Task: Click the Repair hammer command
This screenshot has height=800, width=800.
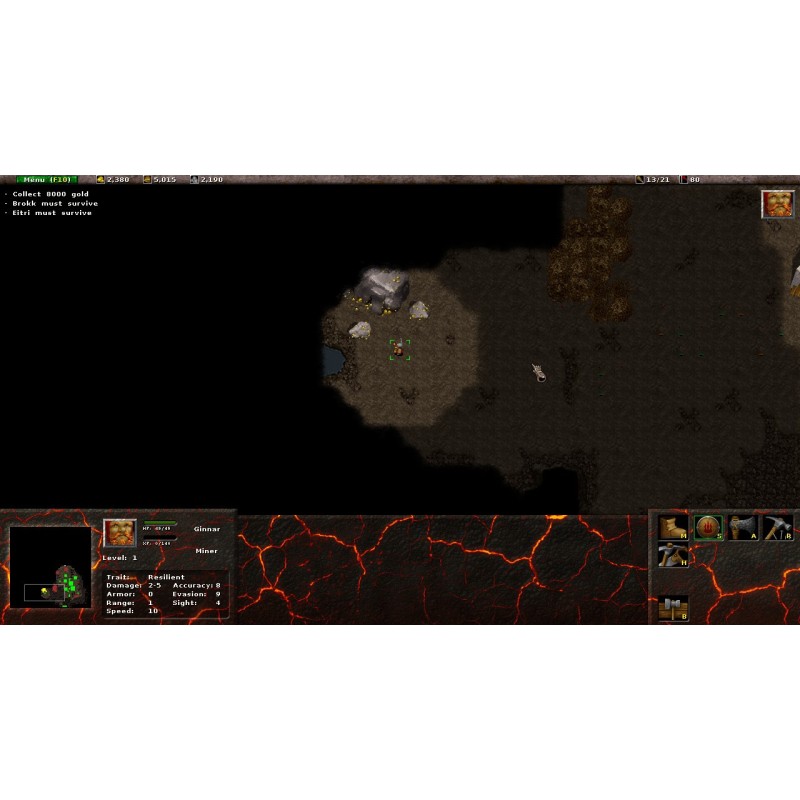Action: click(778, 527)
